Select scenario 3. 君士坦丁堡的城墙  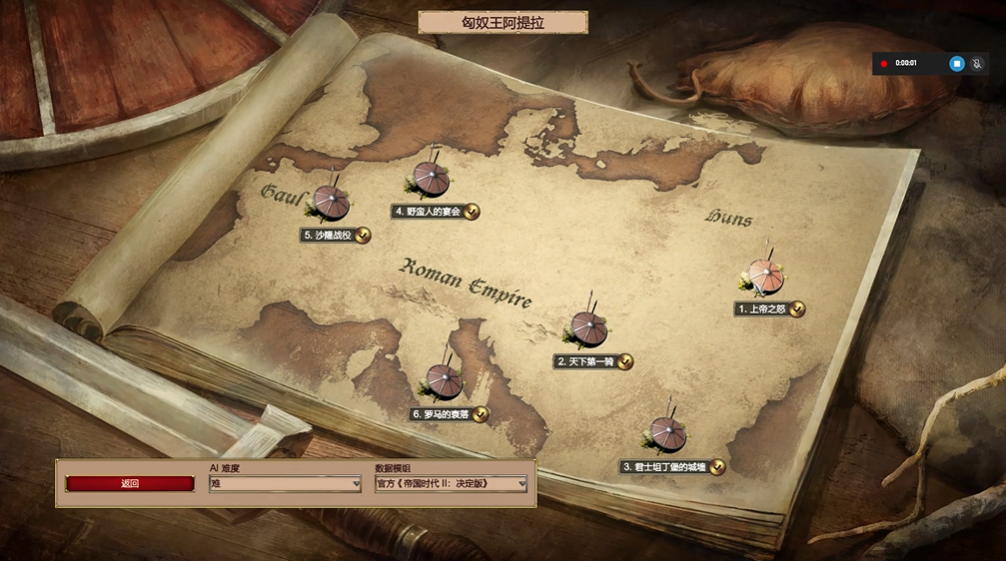667,433
